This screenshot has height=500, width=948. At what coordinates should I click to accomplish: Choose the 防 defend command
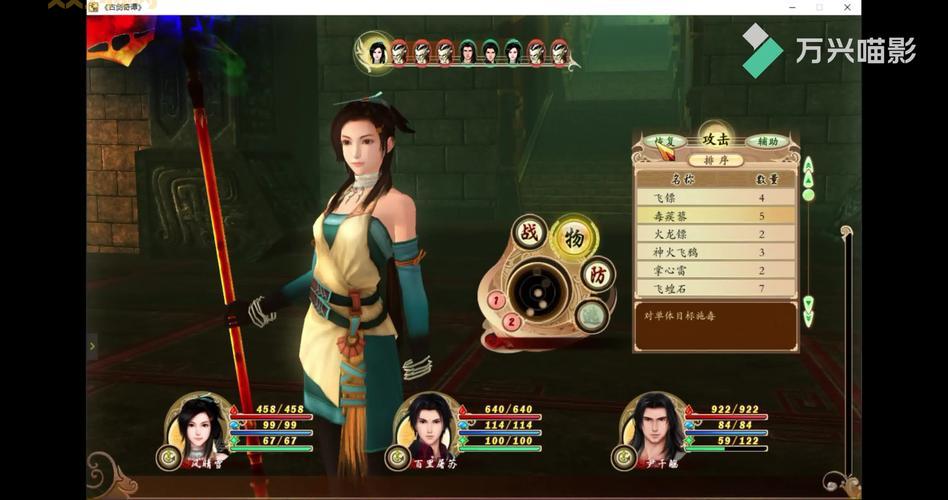tap(598, 274)
